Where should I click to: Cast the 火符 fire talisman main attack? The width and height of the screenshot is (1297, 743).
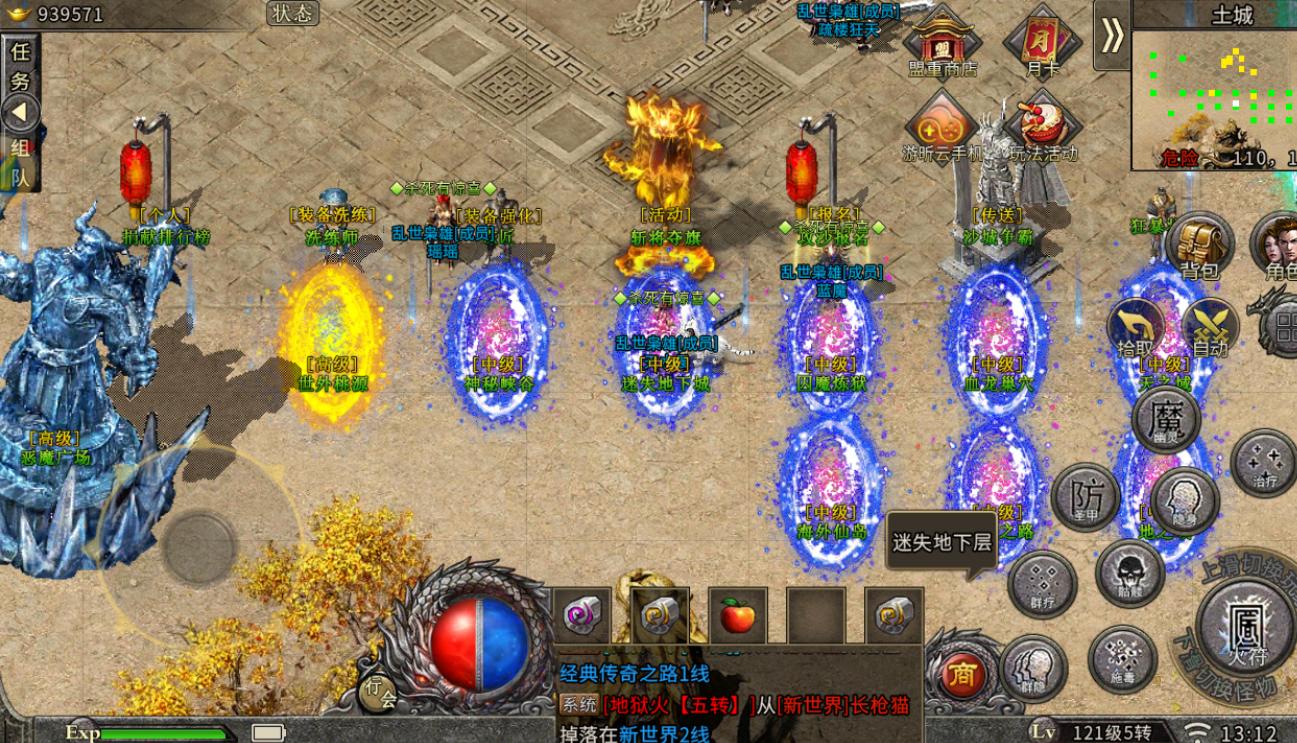tap(1246, 626)
